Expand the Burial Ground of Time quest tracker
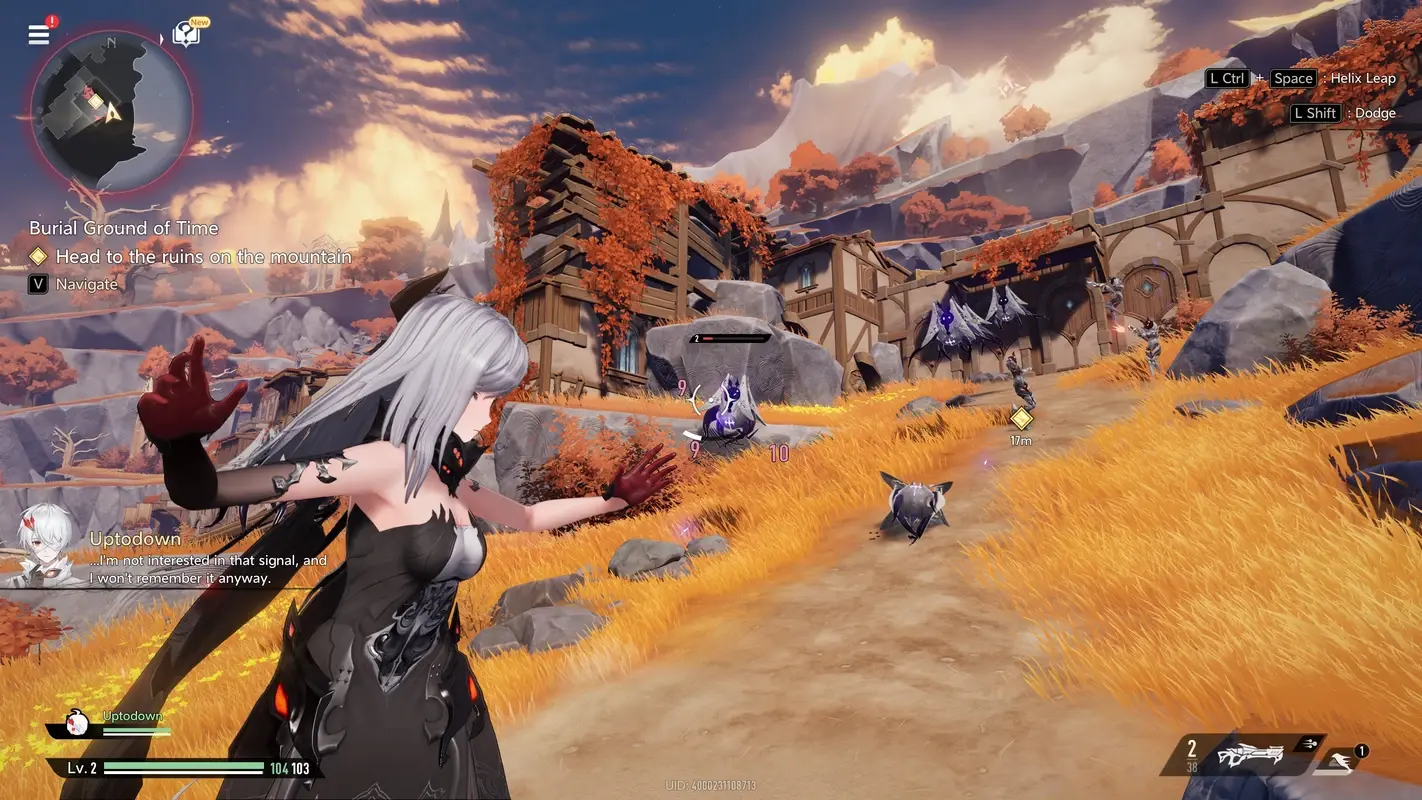The image size is (1422, 800). pos(122,227)
